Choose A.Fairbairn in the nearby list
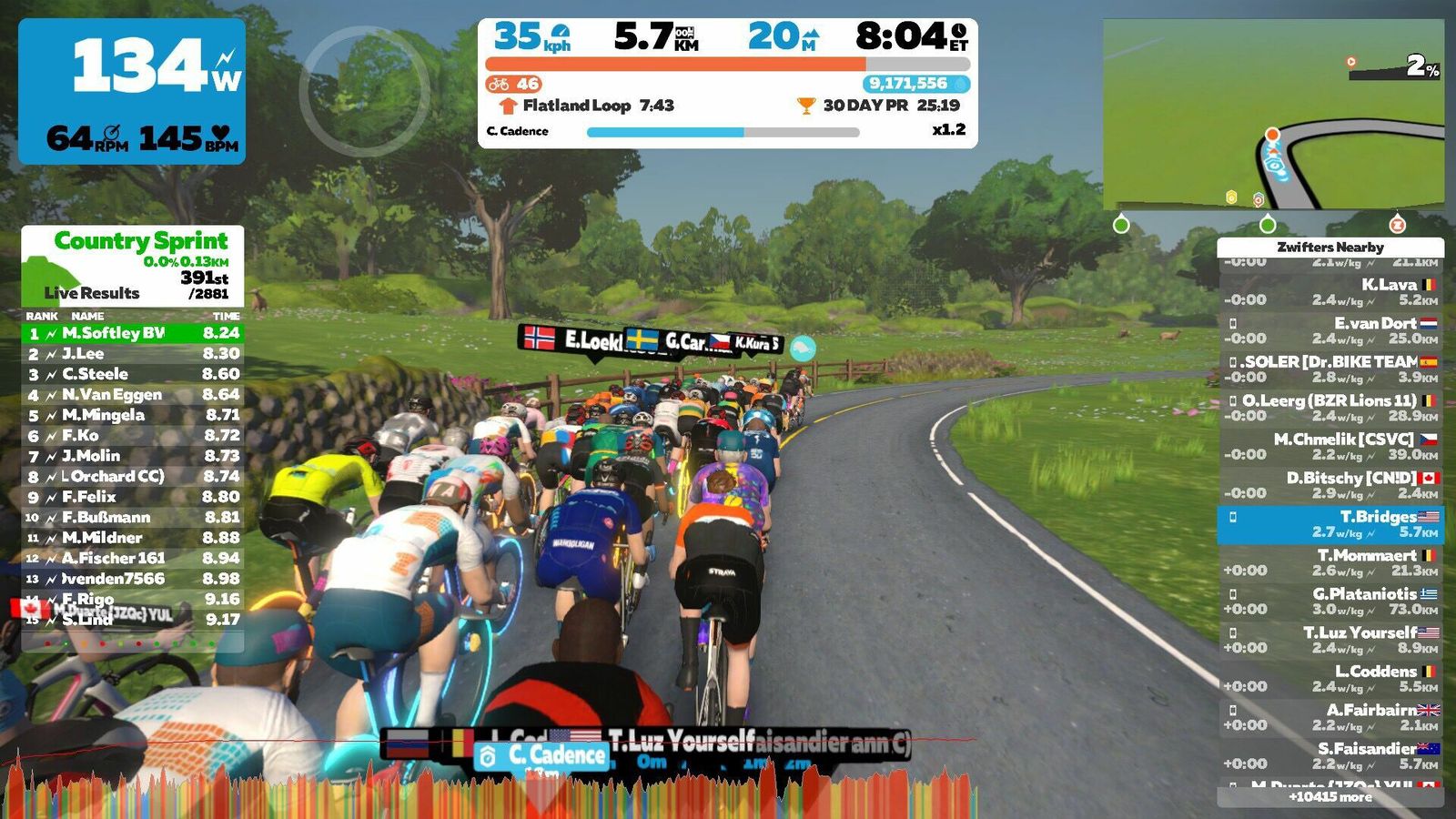 coord(1330,717)
